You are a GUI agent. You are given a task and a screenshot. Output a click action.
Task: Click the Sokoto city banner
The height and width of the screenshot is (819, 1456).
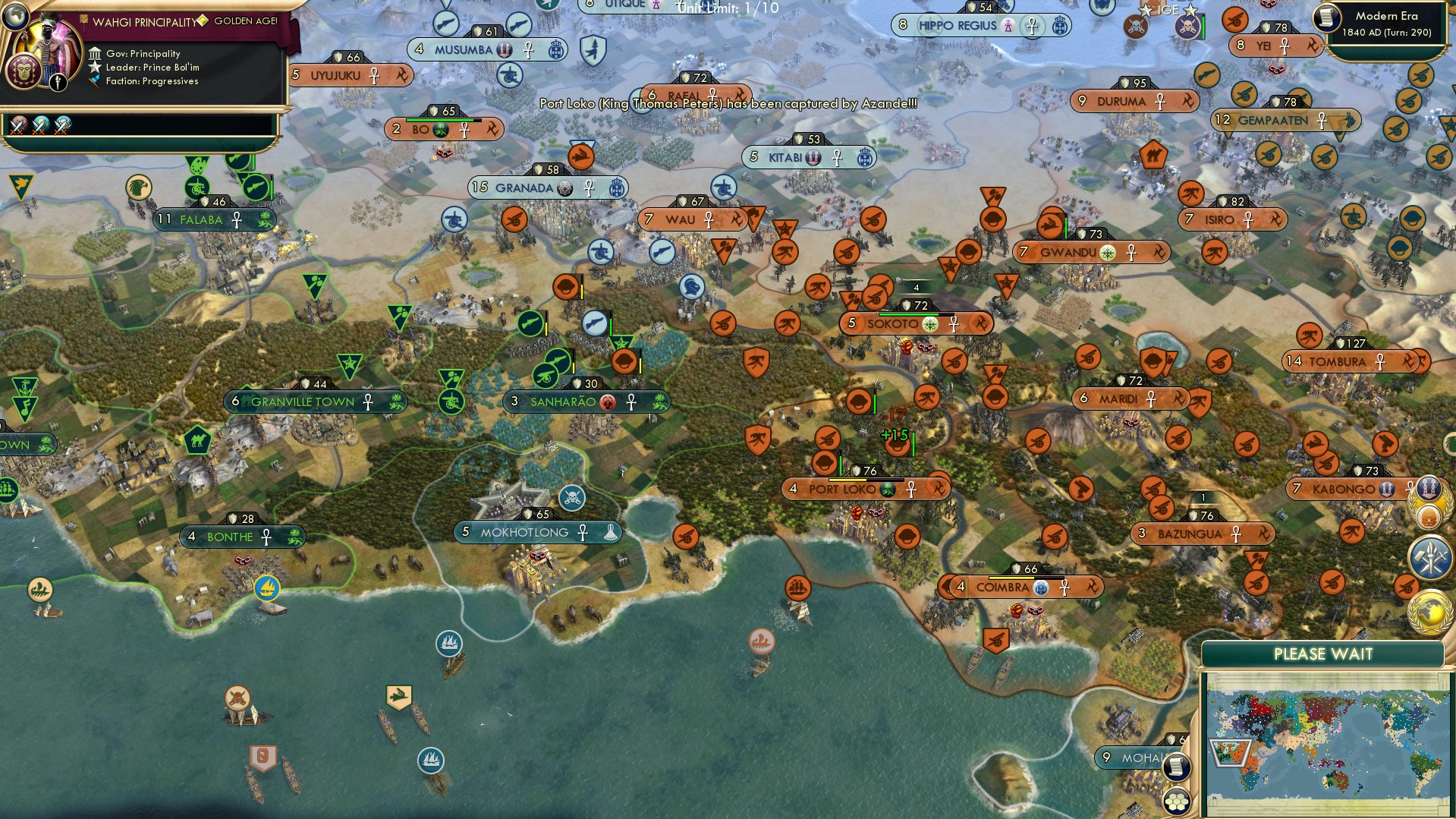point(916,323)
